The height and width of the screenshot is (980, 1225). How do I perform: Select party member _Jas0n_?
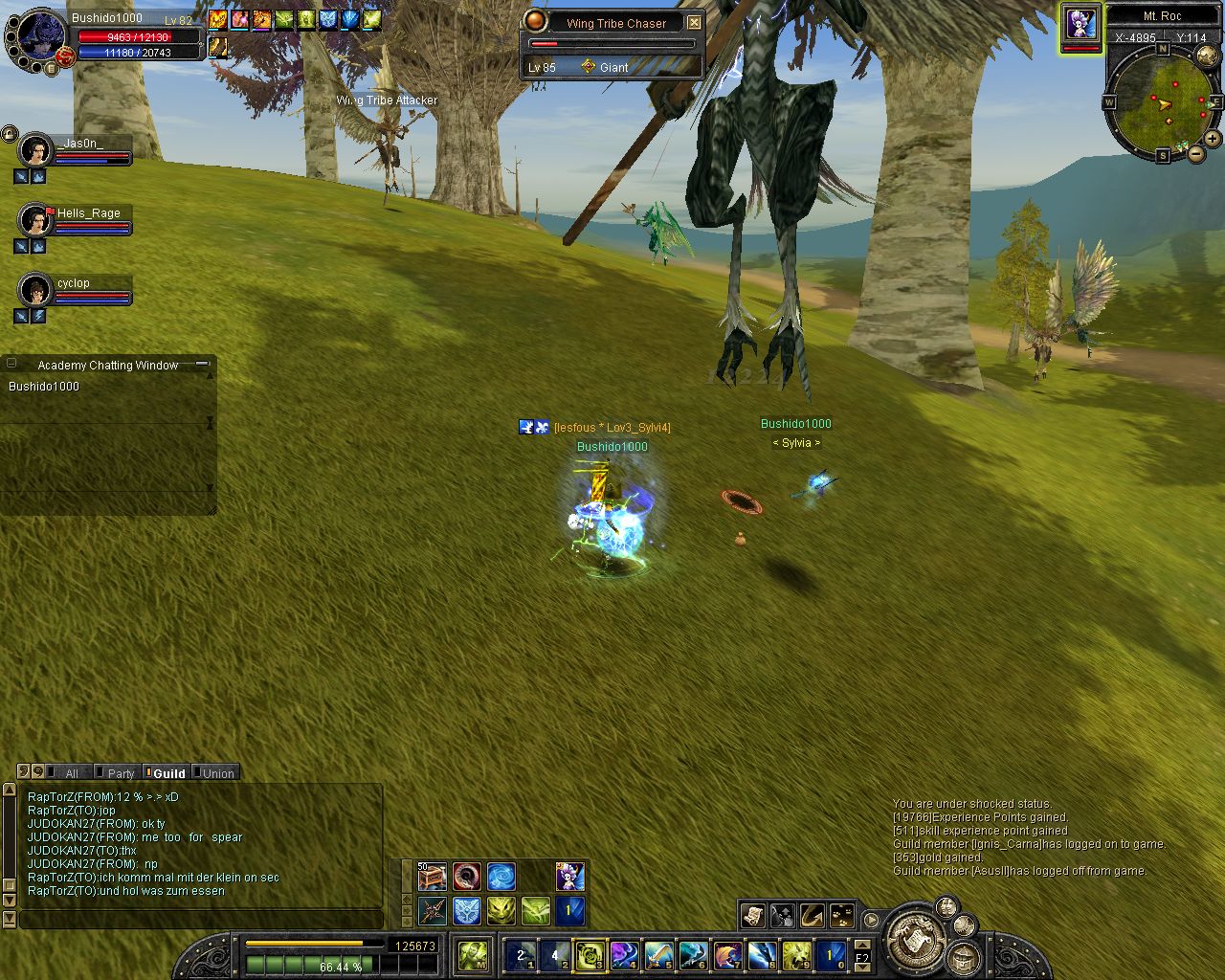pos(36,150)
